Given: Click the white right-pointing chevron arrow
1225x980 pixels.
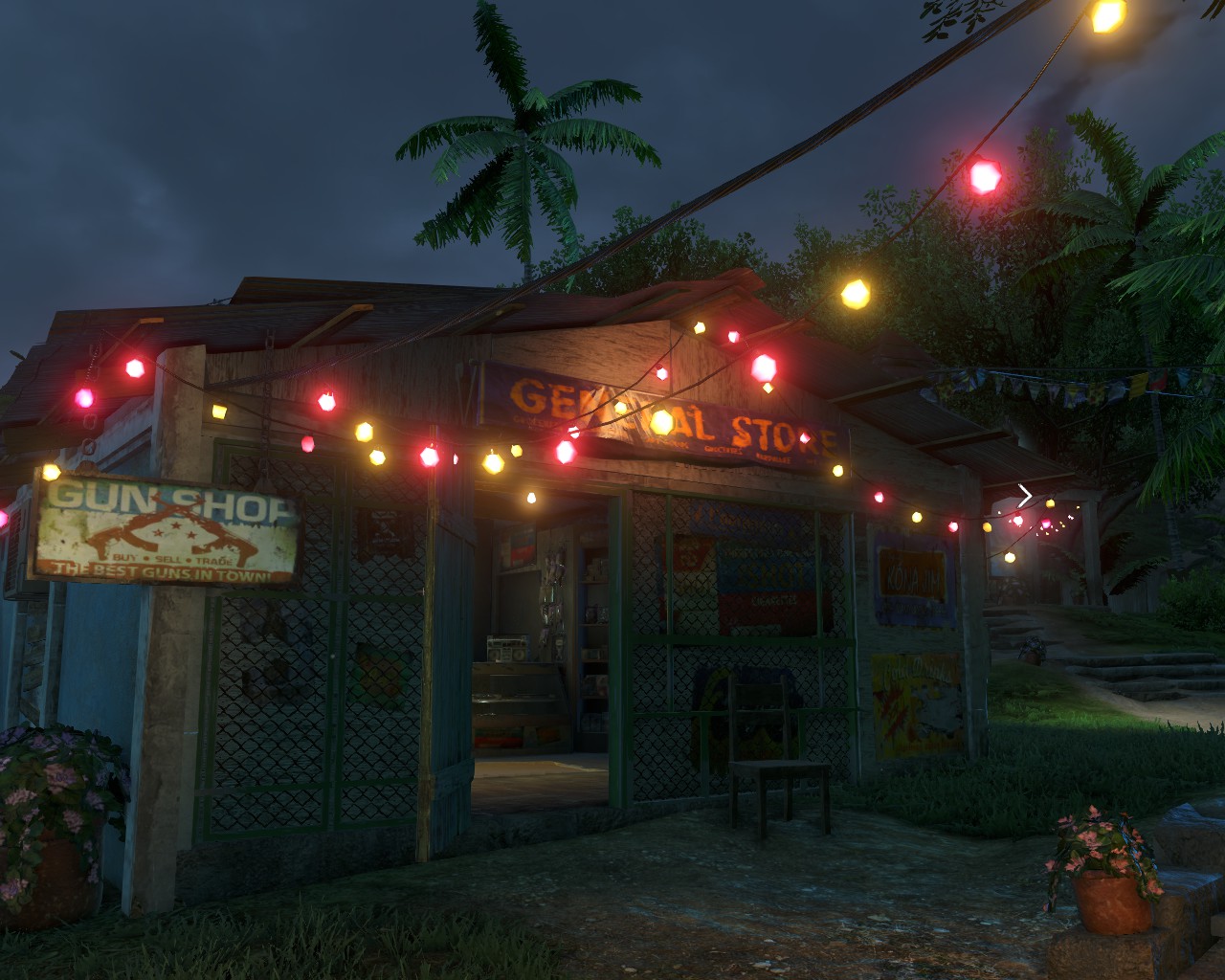Looking at the screenshot, I should [x=1025, y=496].
